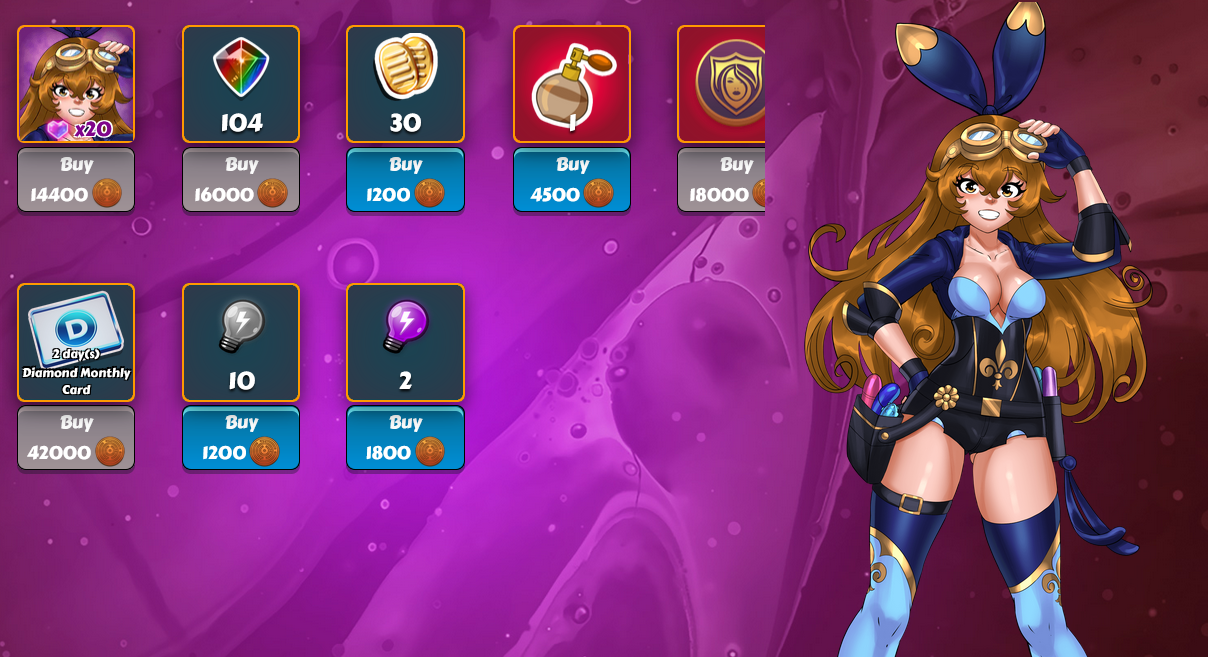Buy 2 purple lightbulbs for 1800
The image size is (1208, 657).
(405, 438)
